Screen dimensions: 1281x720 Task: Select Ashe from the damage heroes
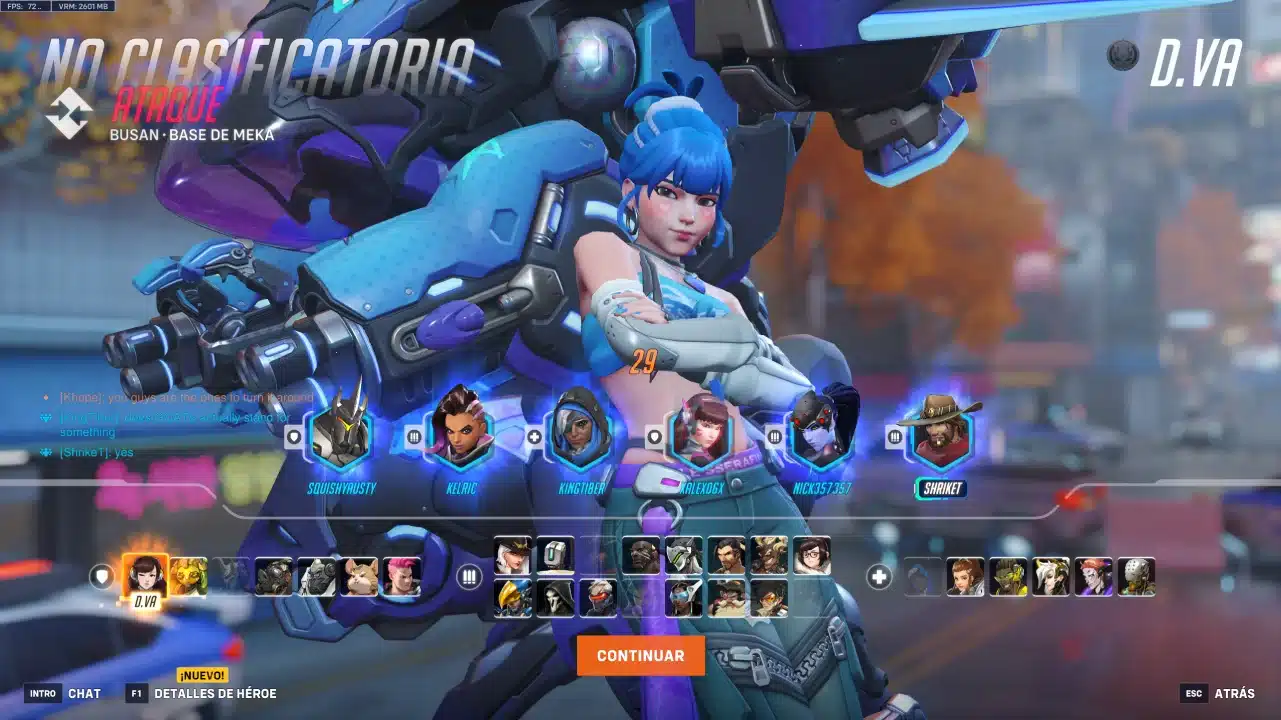[x=512, y=556]
